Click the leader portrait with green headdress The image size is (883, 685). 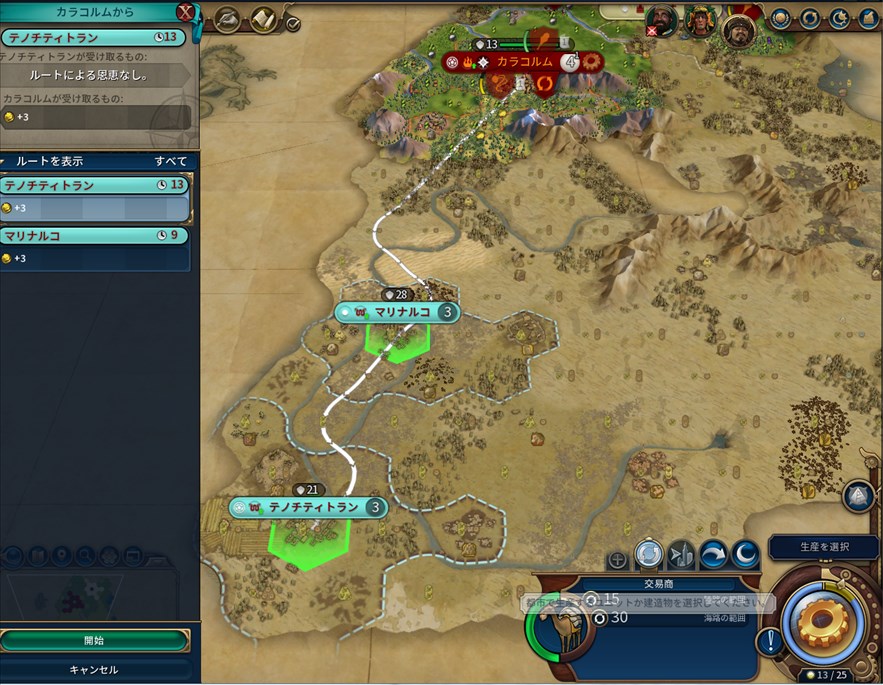[700, 19]
